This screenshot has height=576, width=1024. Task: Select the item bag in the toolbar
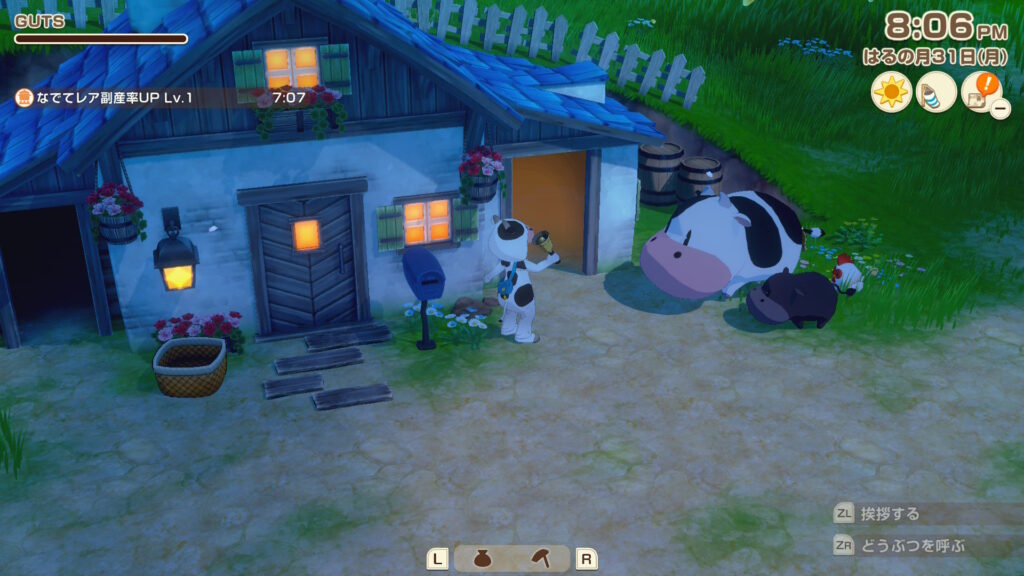(x=482, y=559)
